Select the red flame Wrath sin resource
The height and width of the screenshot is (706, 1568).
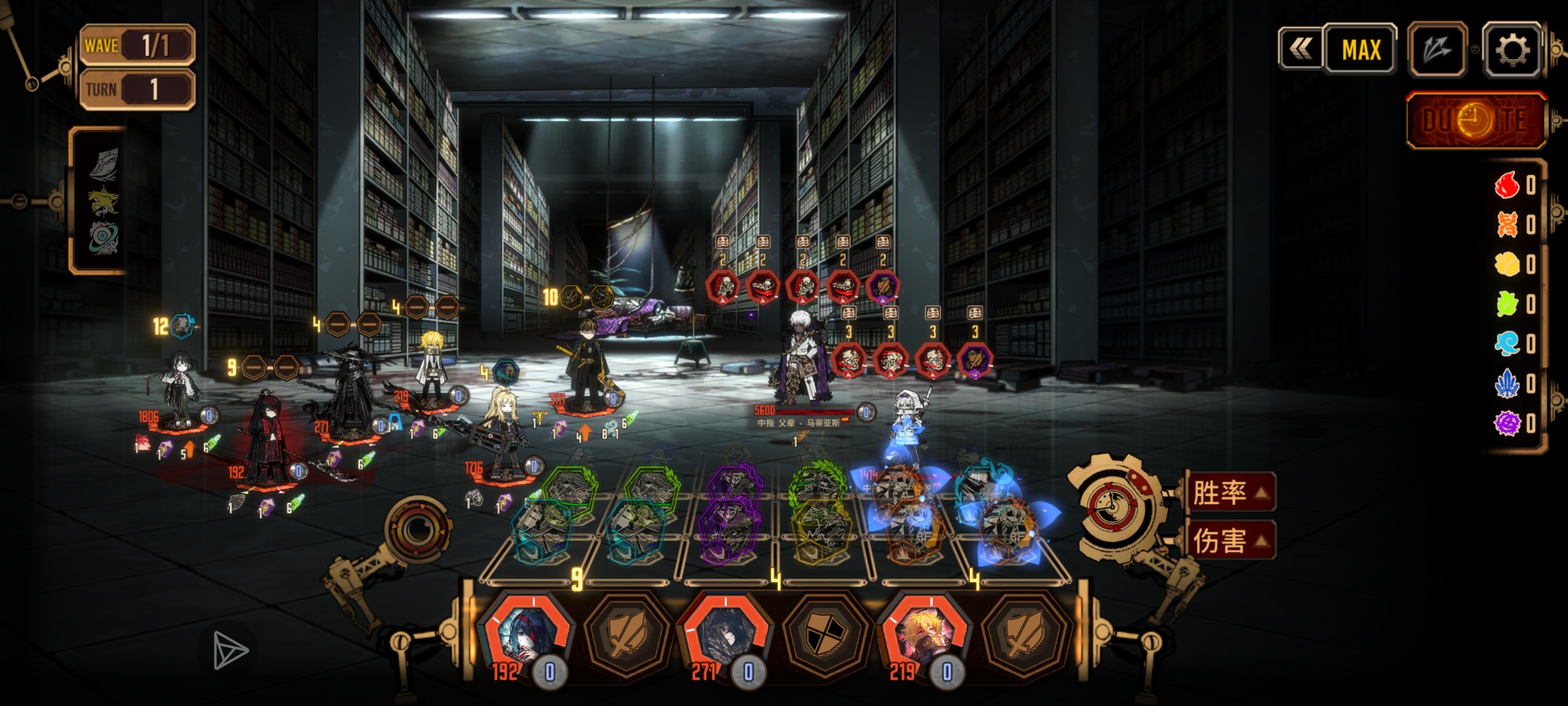[x=1507, y=185]
